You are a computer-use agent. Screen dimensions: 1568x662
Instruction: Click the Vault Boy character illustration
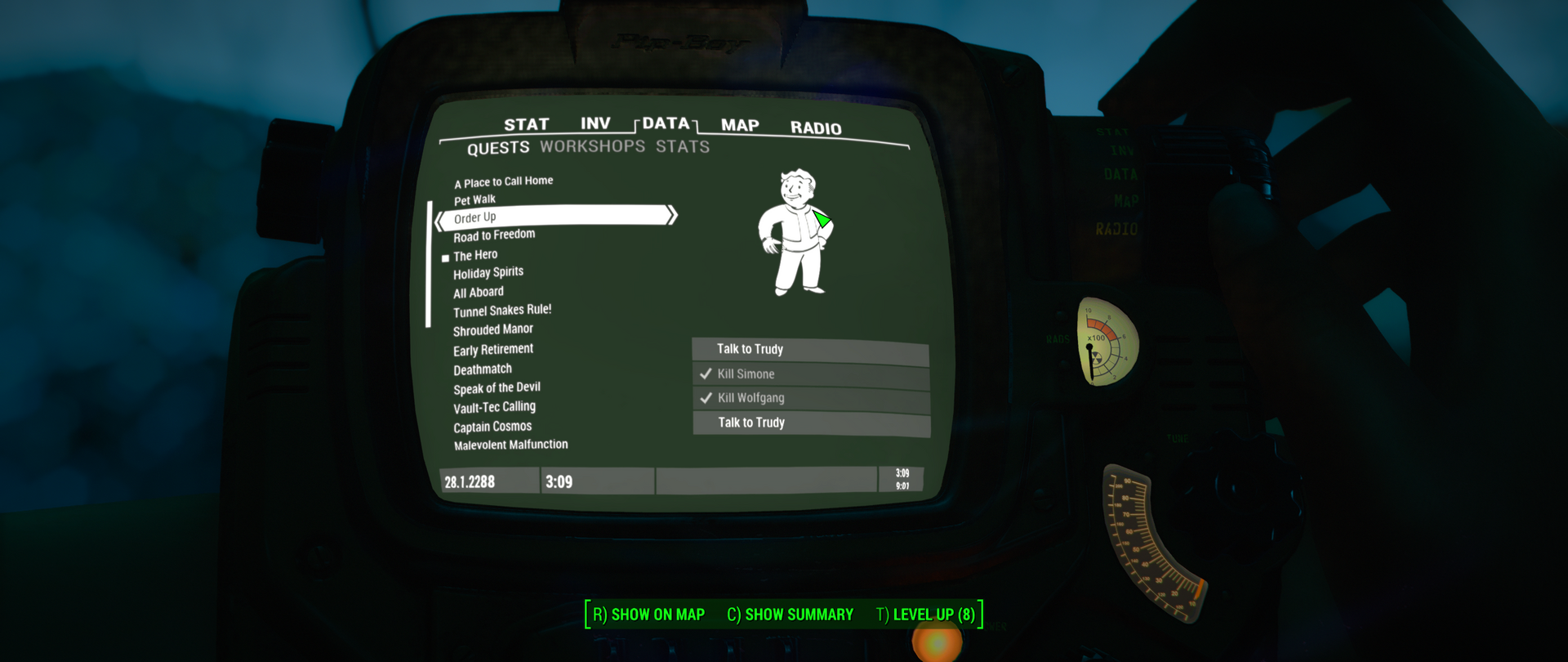[796, 233]
